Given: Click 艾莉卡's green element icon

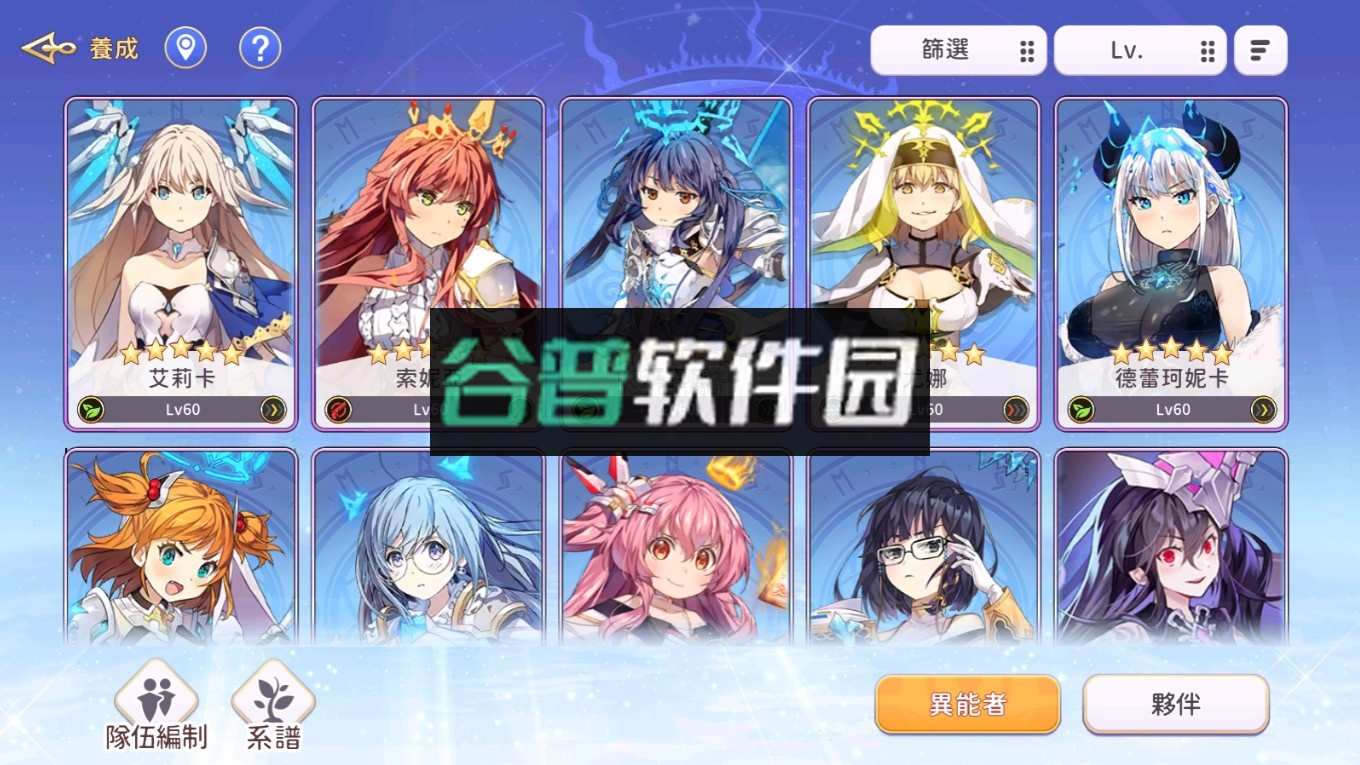Looking at the screenshot, I should [91, 408].
